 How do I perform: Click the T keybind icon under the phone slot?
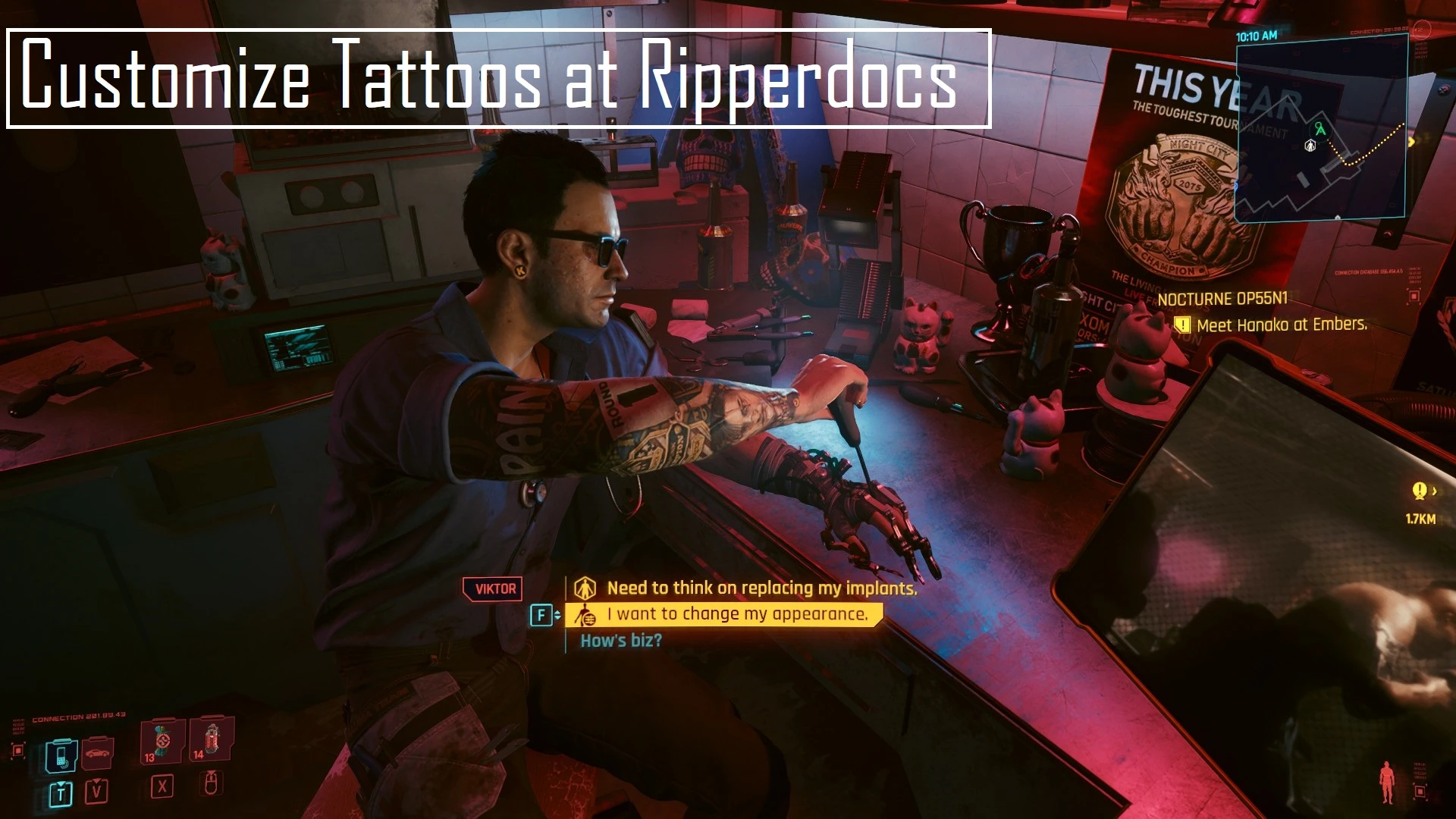pos(60,793)
